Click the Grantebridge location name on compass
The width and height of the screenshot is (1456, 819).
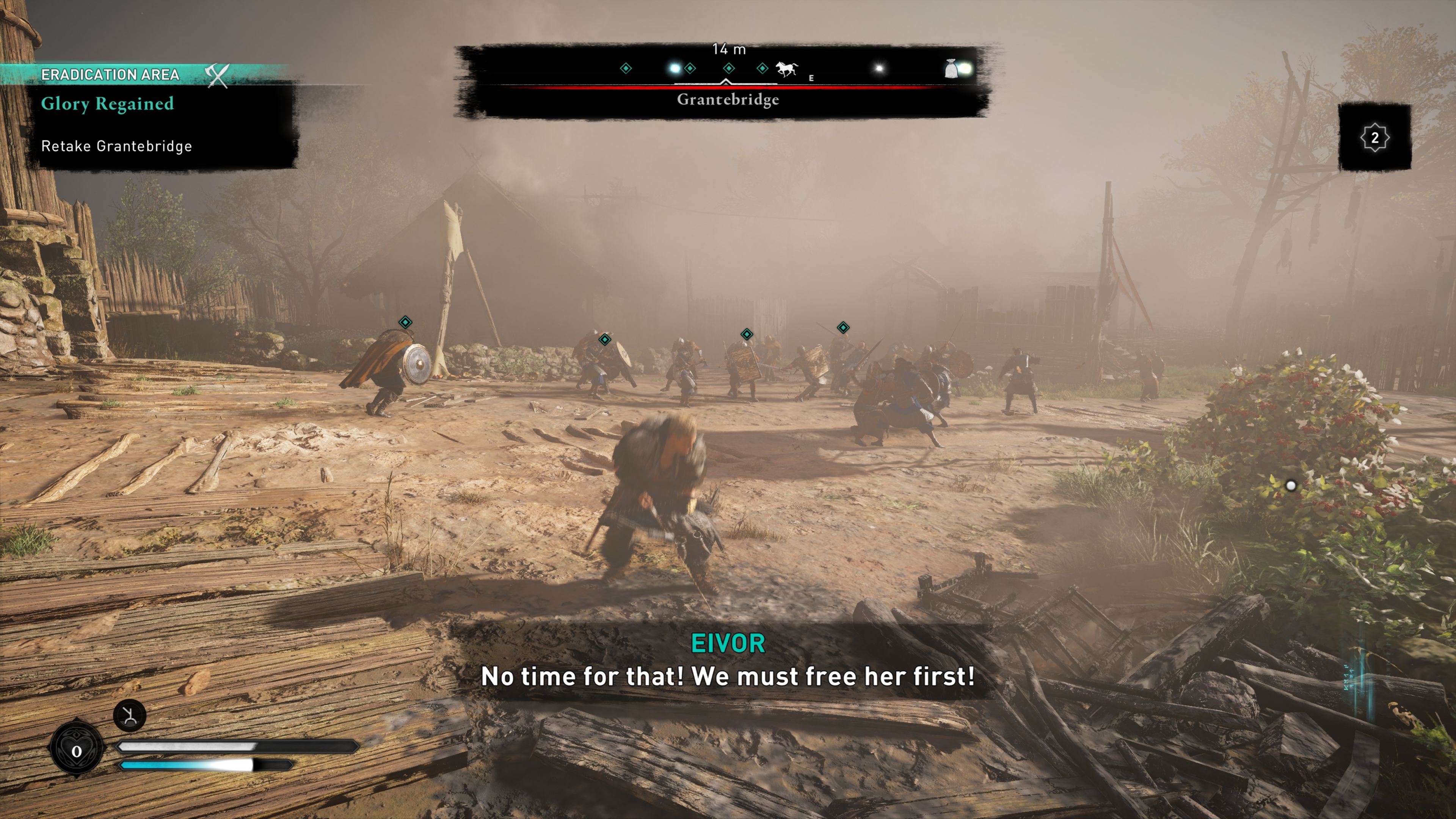point(728,100)
